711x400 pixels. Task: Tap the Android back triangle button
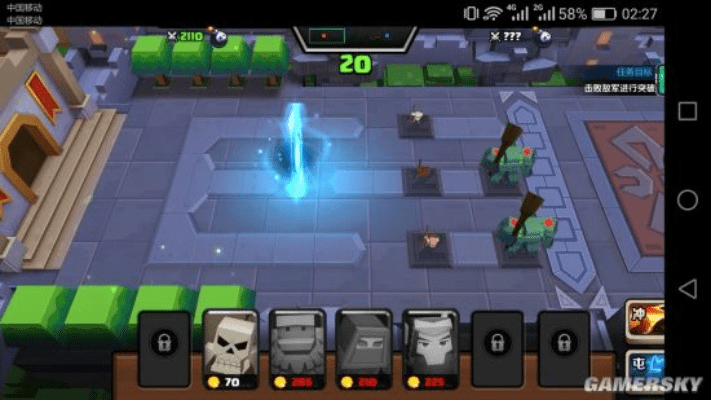[x=687, y=289]
